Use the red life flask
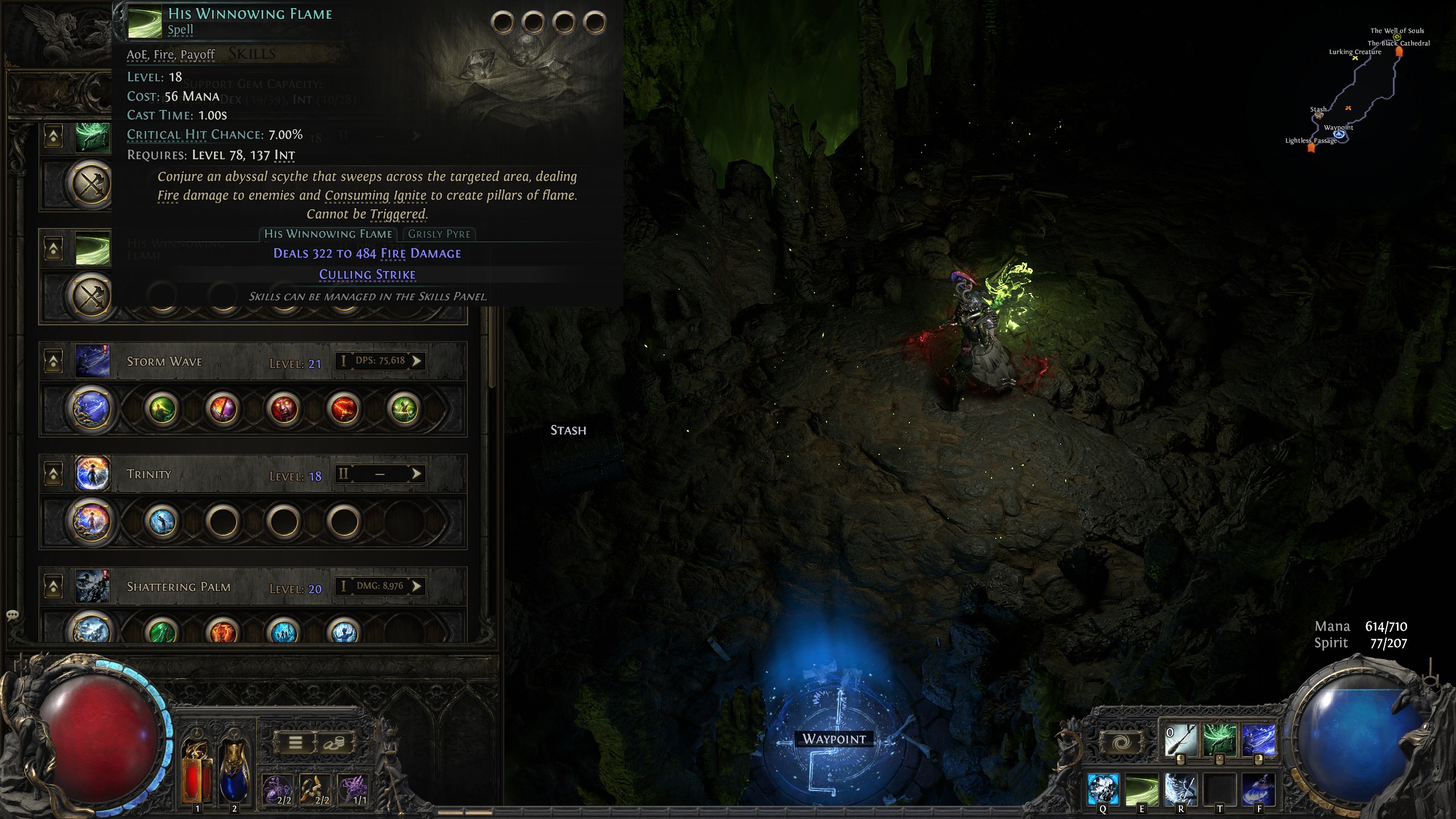The width and height of the screenshot is (1456, 819). coord(197,771)
